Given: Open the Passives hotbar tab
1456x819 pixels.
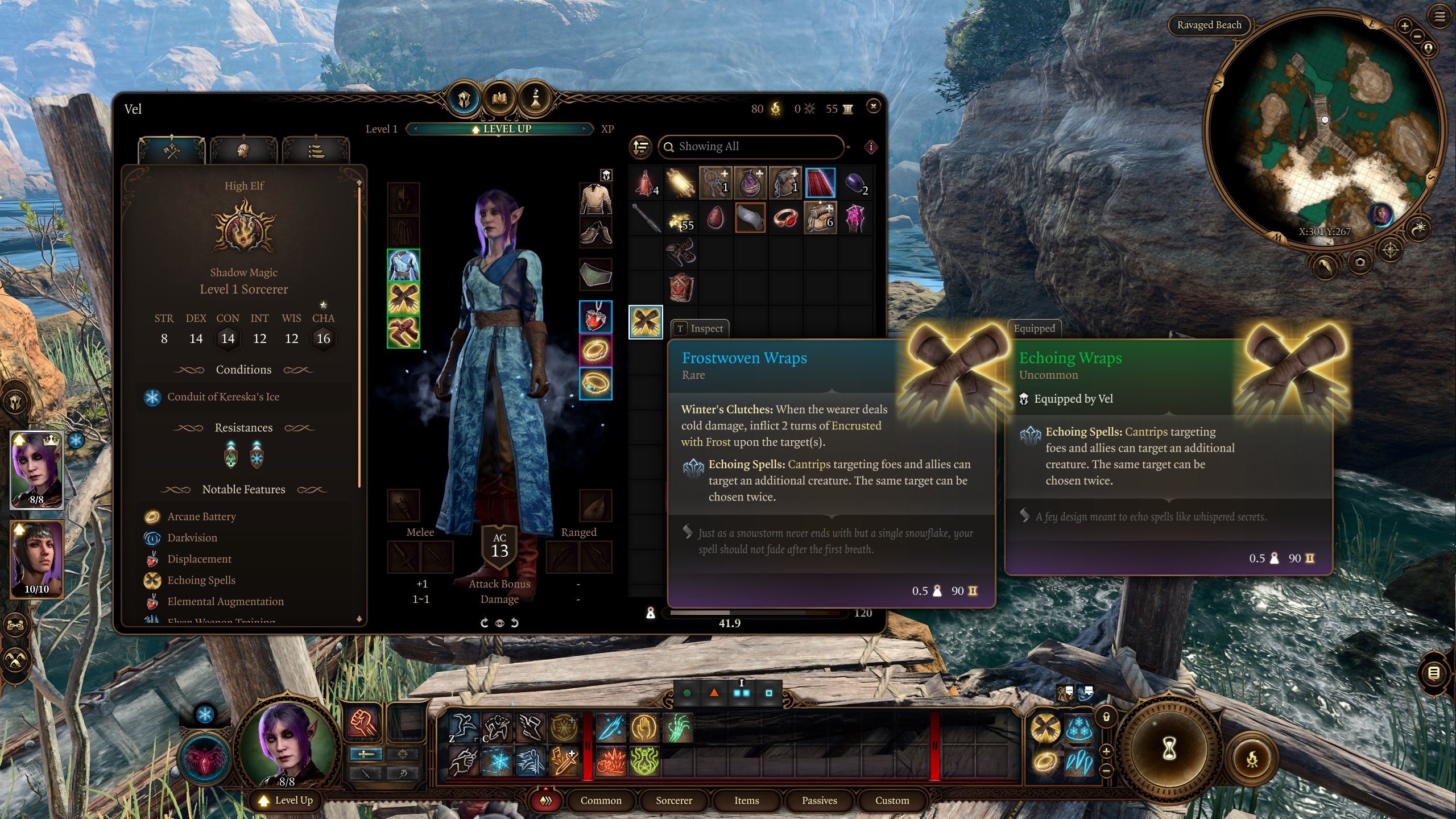Looking at the screenshot, I should tap(819, 800).
